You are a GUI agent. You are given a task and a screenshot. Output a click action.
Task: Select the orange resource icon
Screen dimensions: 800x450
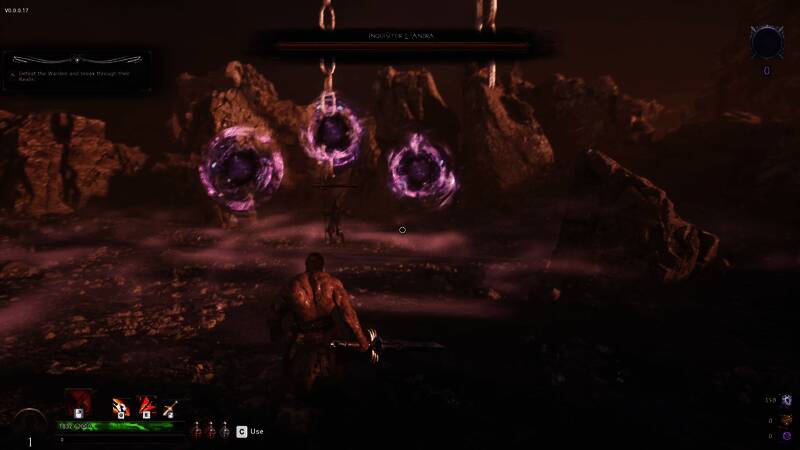pos(787,419)
